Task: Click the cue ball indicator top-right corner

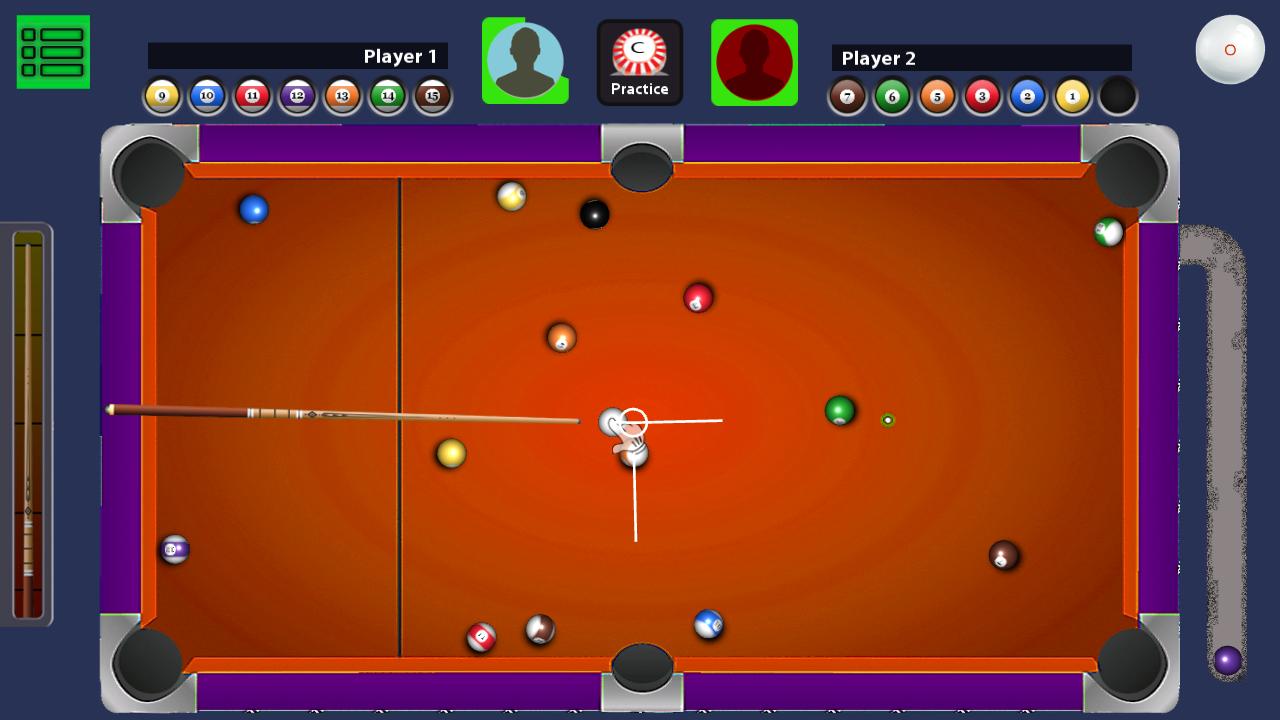Action: 1229,47
